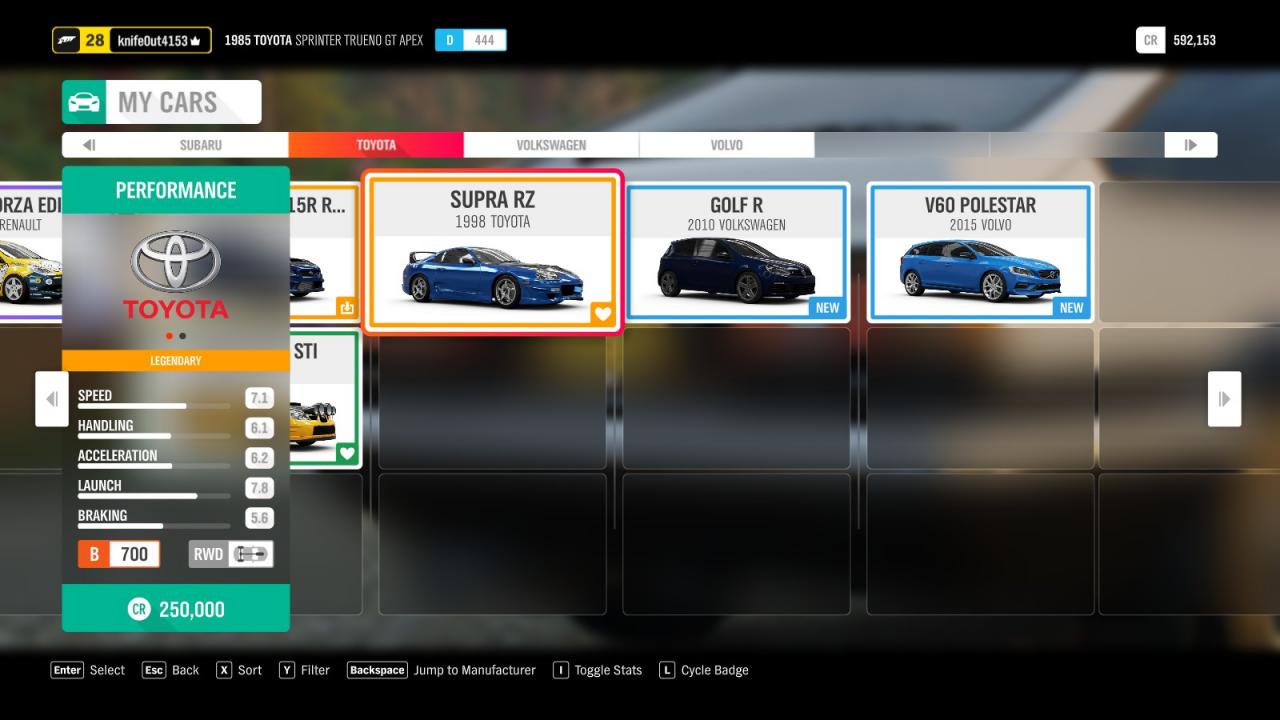The image size is (1280, 720).
Task: Activate Toggle Stats in the footer
Action: (x=597, y=670)
